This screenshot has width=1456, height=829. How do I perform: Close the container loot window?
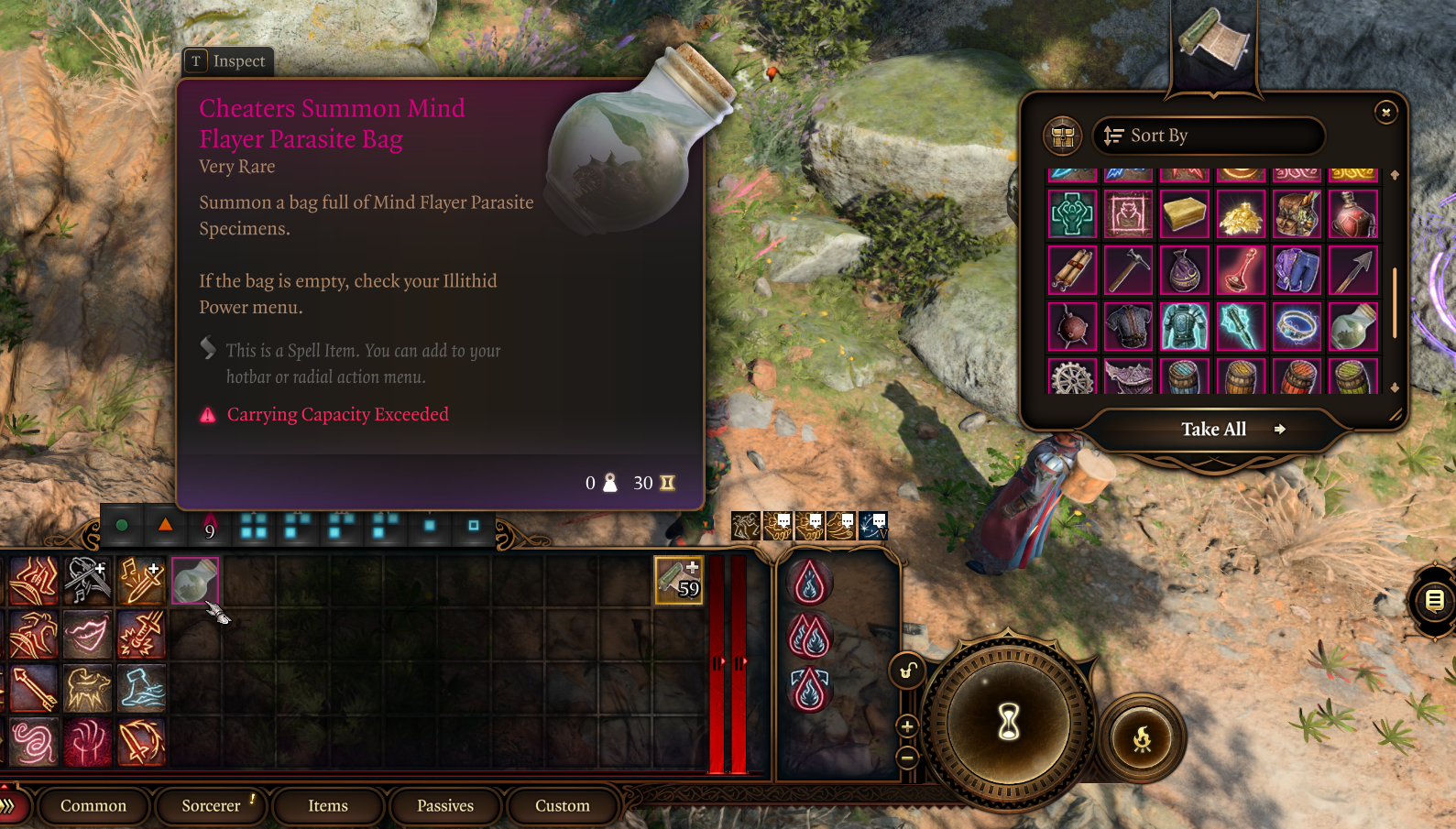[1385, 112]
